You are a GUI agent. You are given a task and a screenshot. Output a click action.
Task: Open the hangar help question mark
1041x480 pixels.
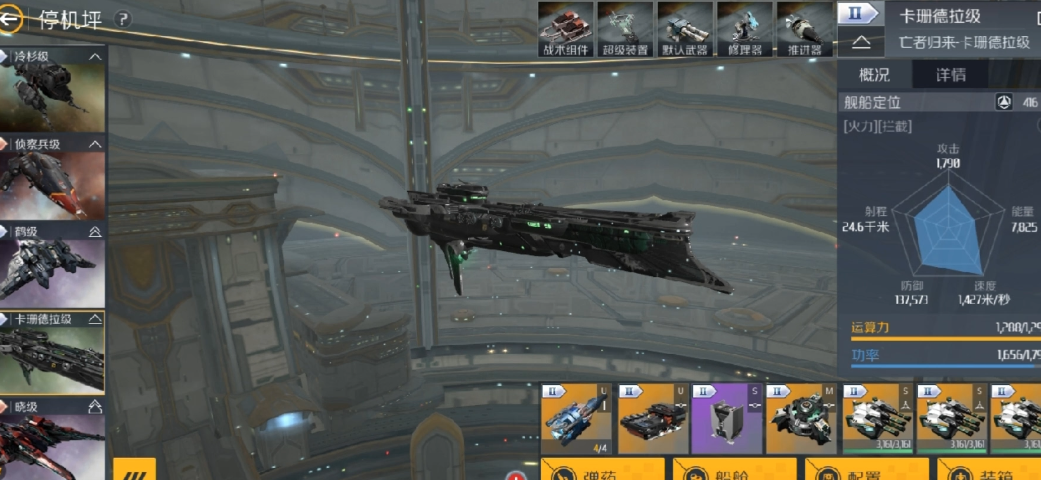pos(123,19)
